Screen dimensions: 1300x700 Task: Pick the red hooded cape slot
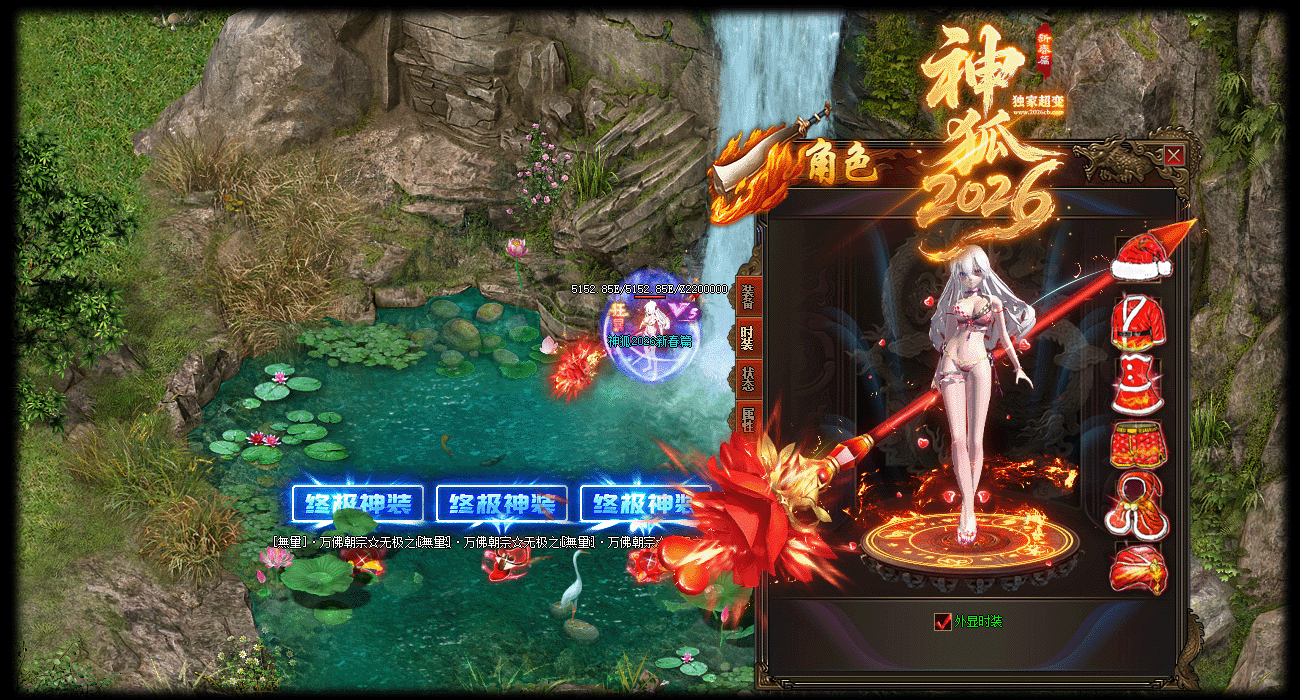coord(1140,507)
